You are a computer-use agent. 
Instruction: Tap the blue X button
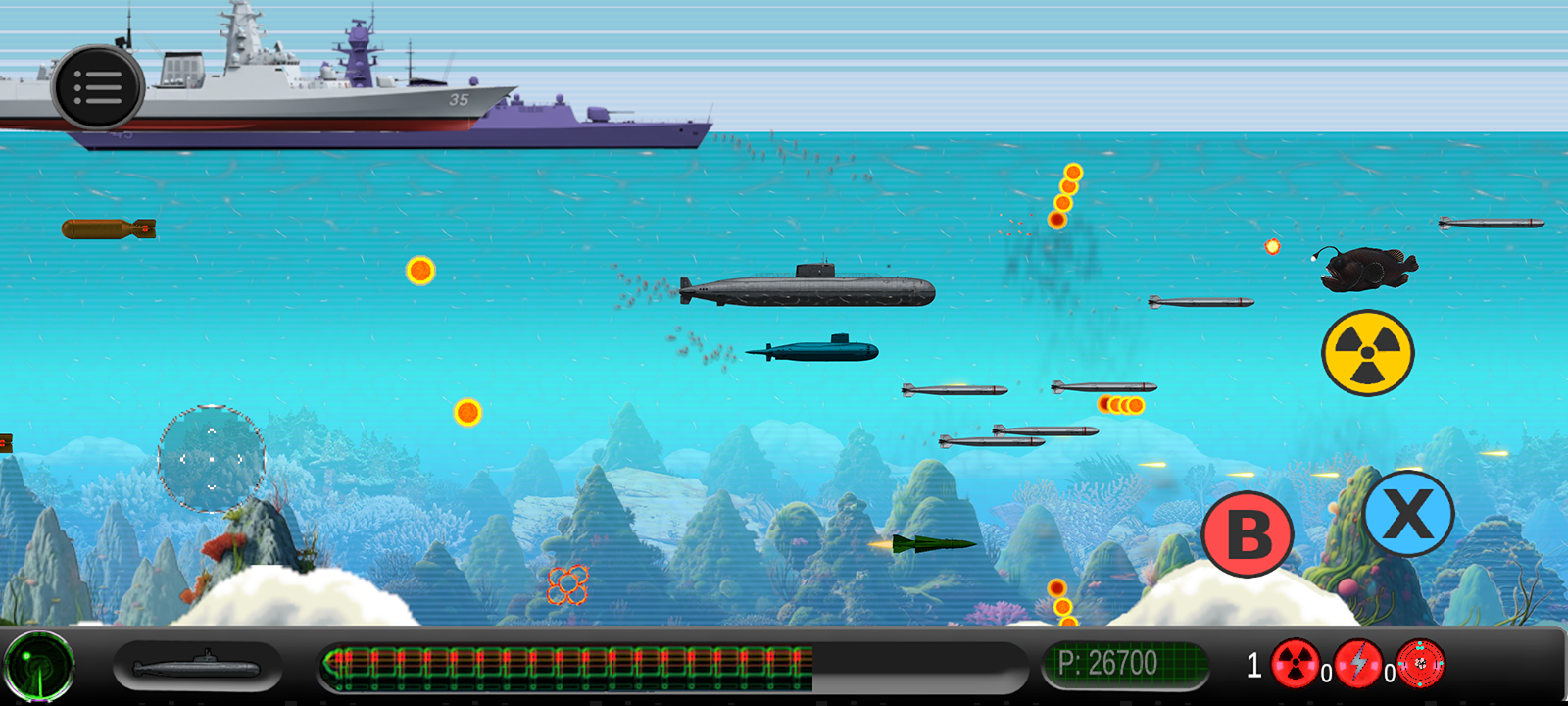[x=1408, y=513]
